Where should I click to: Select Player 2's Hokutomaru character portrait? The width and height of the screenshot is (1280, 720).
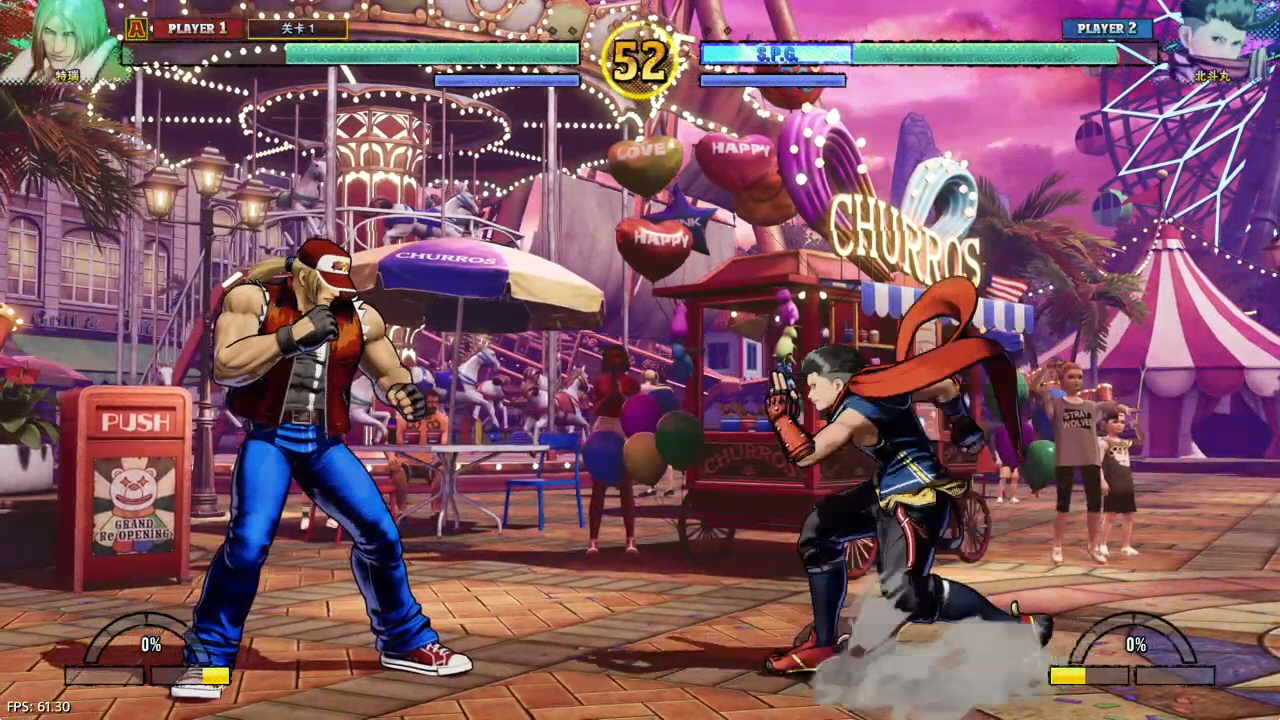coord(1212,40)
